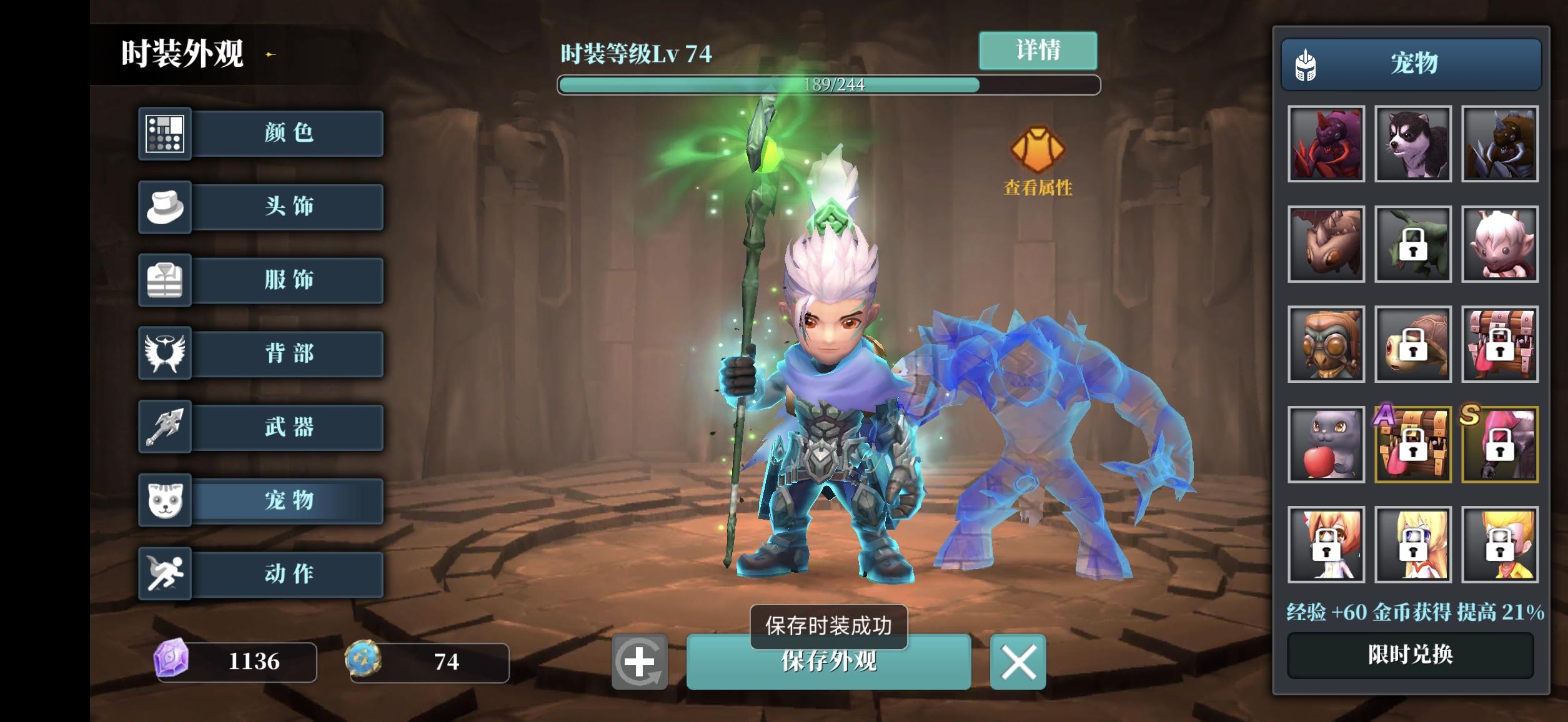Select the cat holding apple pet

[1326, 445]
